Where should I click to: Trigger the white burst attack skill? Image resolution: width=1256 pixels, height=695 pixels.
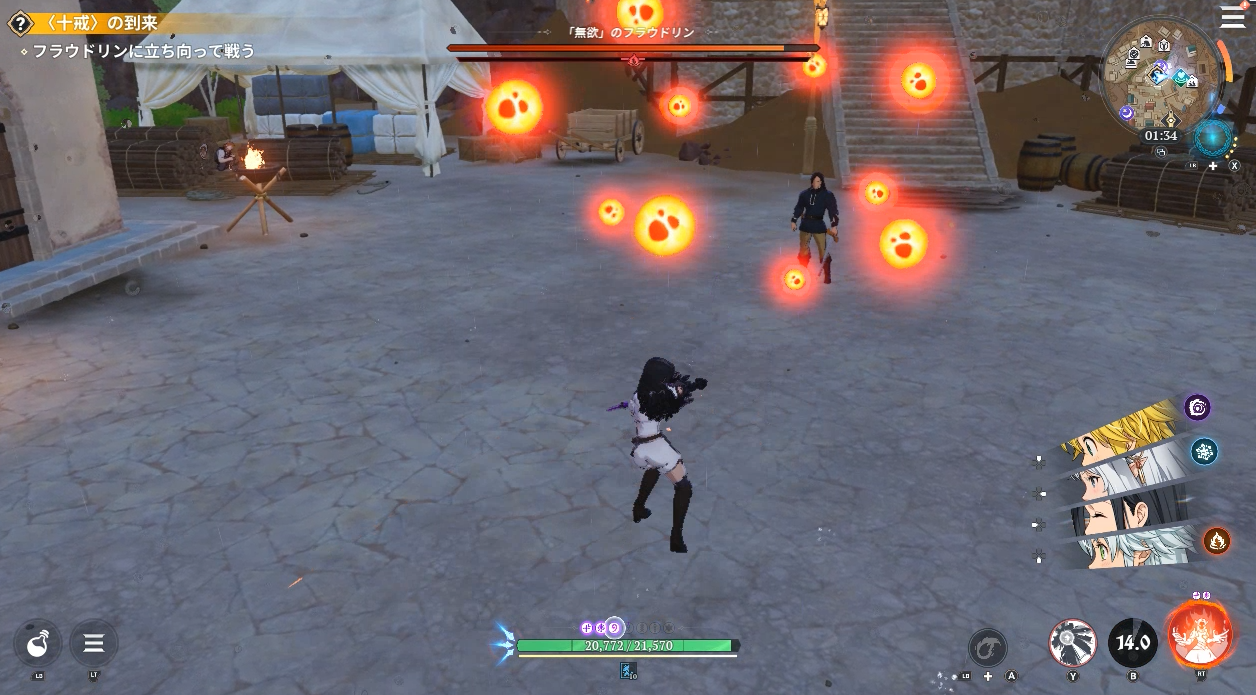point(1072,643)
